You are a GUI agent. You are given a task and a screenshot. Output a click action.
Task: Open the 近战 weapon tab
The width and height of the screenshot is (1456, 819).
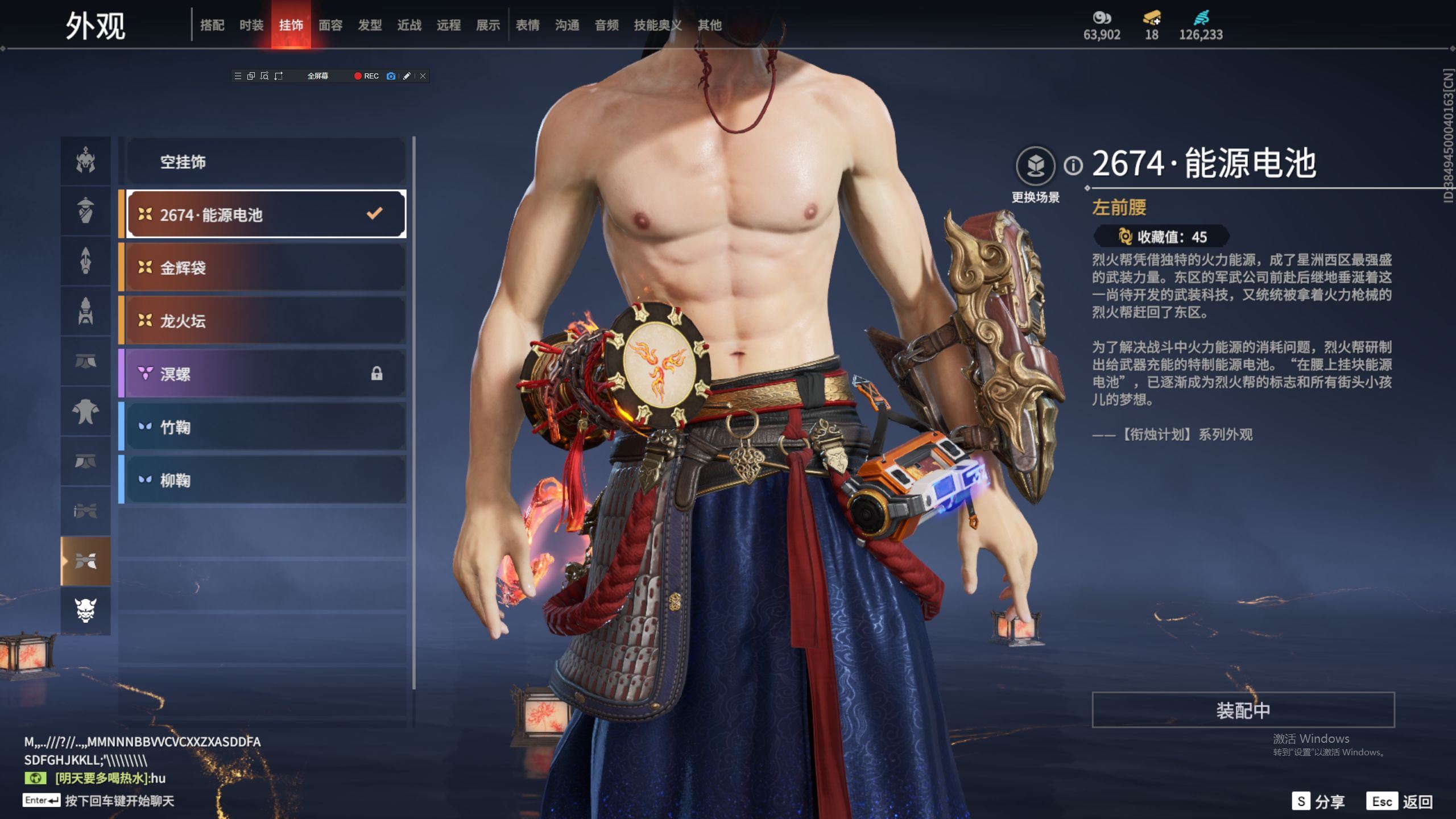pos(409,25)
